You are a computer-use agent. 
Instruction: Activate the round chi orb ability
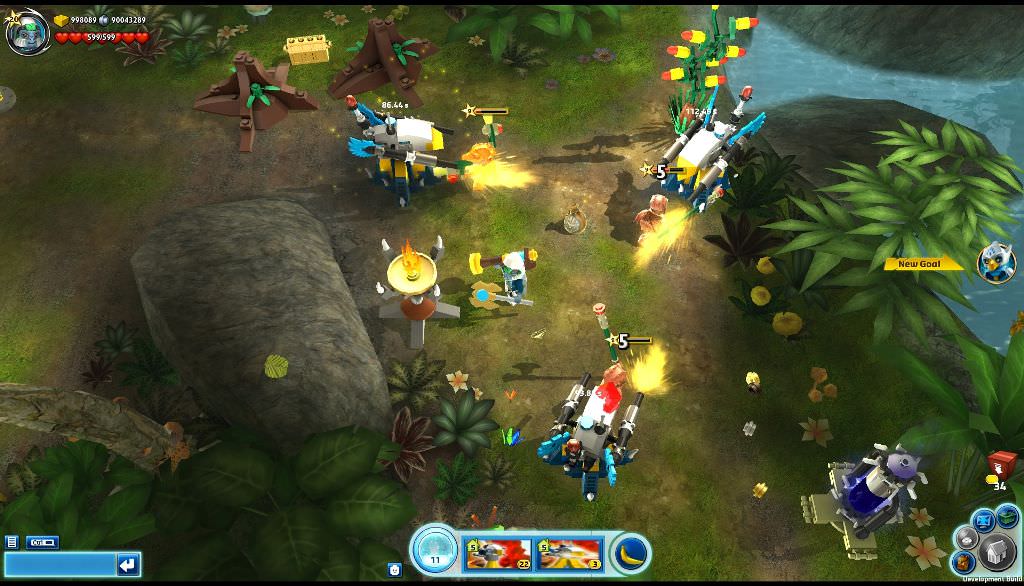coord(434,549)
